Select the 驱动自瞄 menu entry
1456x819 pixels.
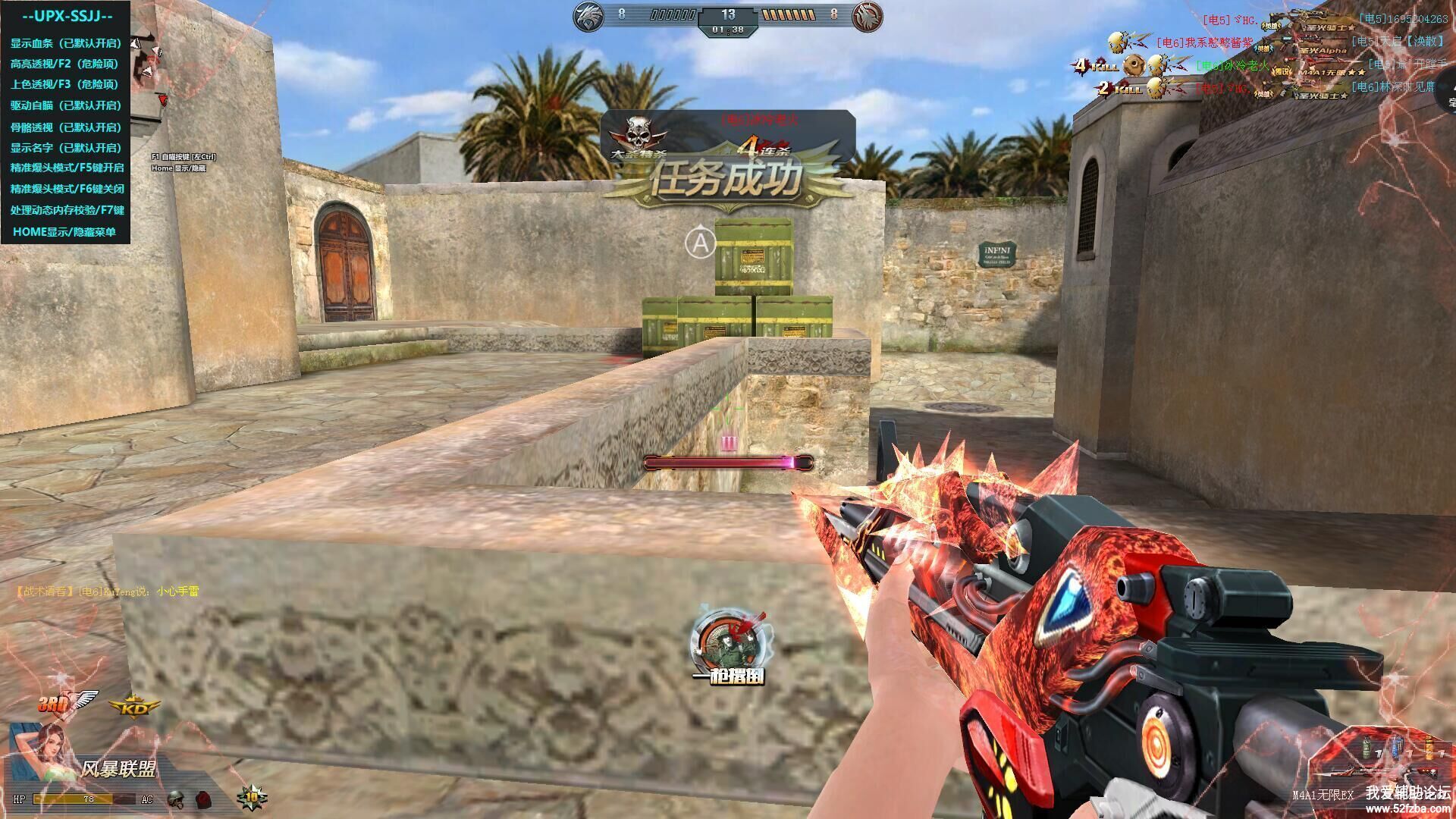pyautogui.click(x=65, y=105)
